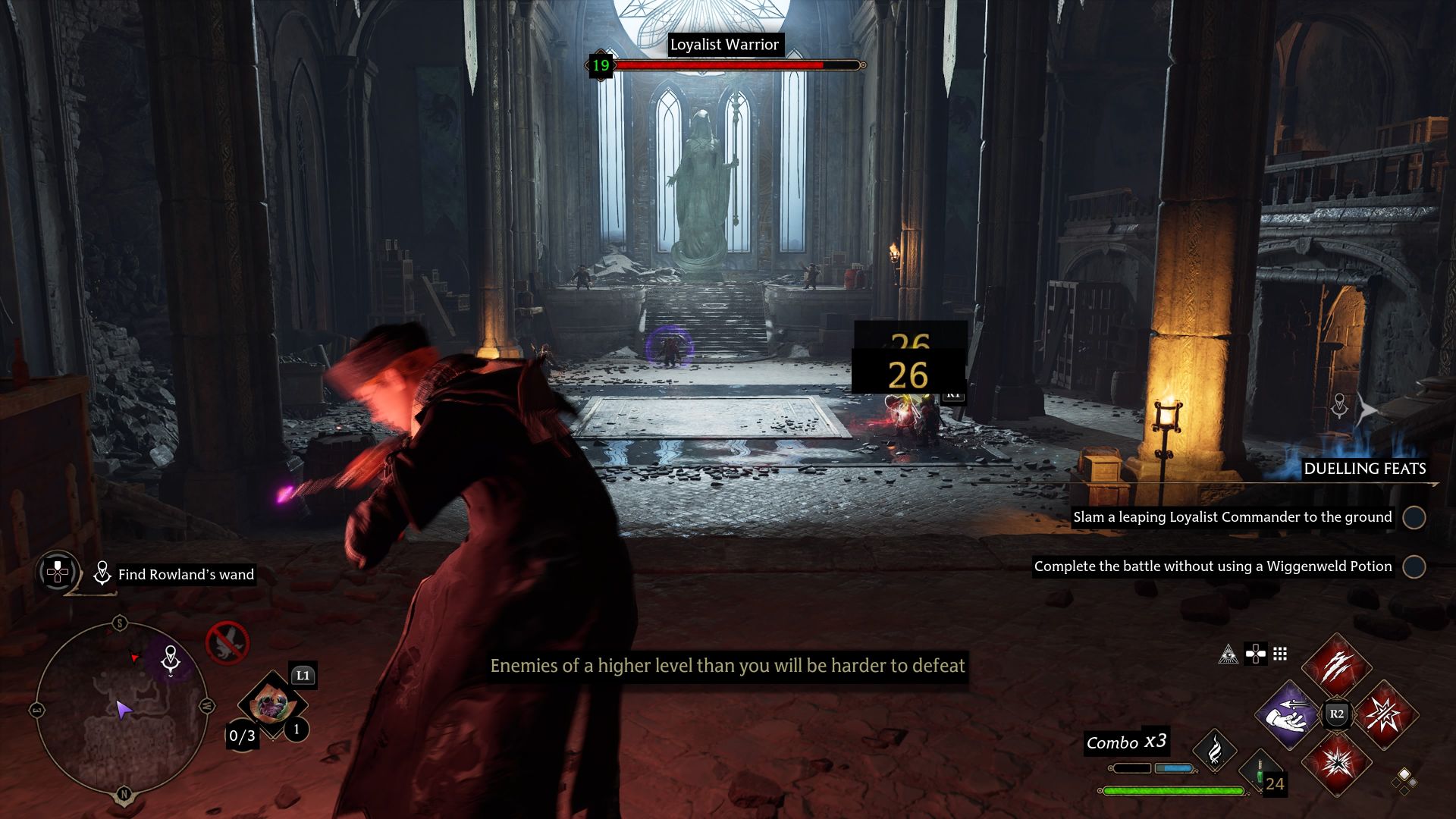Click the eye-in-triangle Revelio icon
The width and height of the screenshot is (1456, 819).
(x=1228, y=654)
